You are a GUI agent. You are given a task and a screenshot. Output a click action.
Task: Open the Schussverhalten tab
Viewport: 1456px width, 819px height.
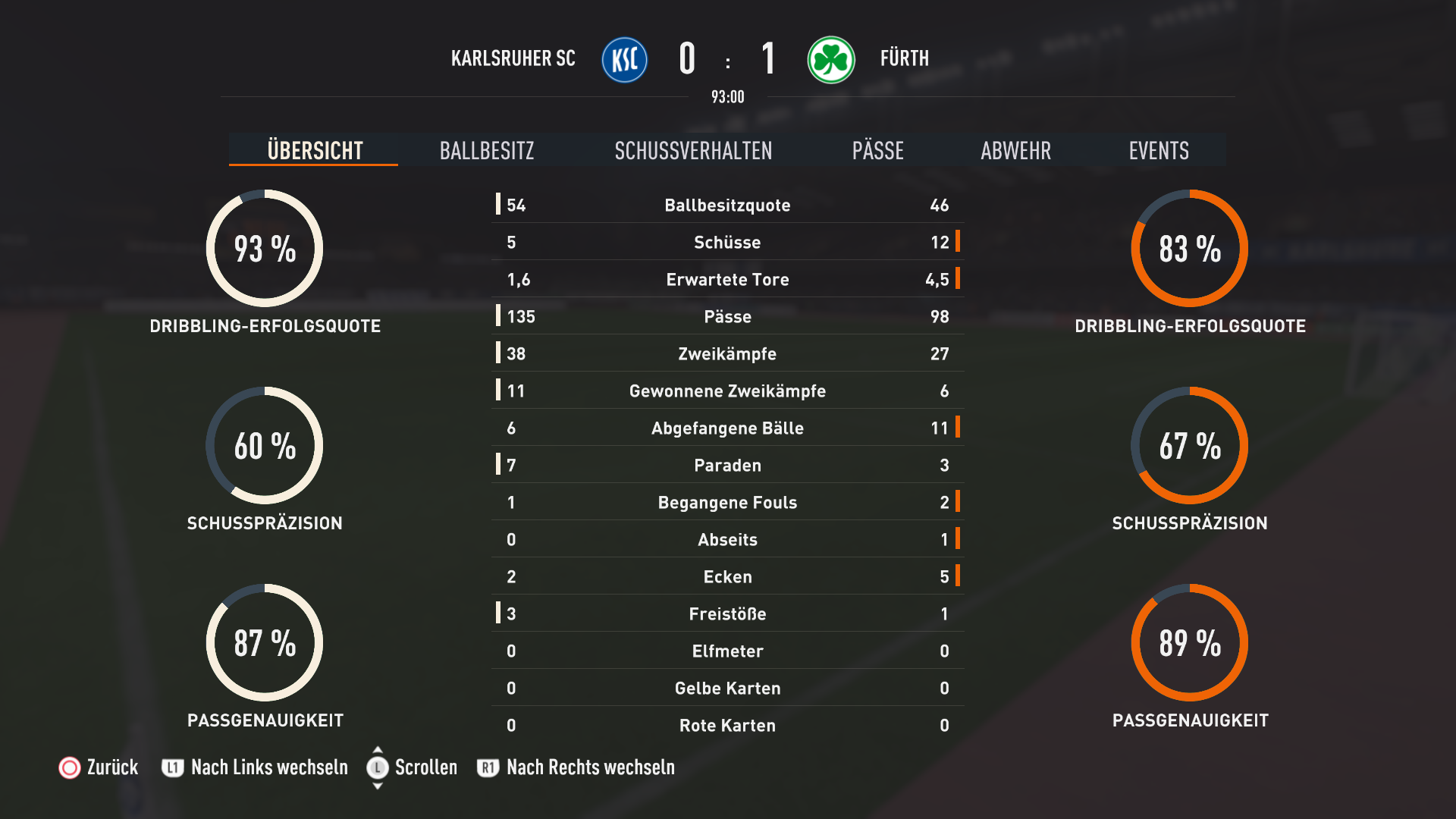[693, 150]
